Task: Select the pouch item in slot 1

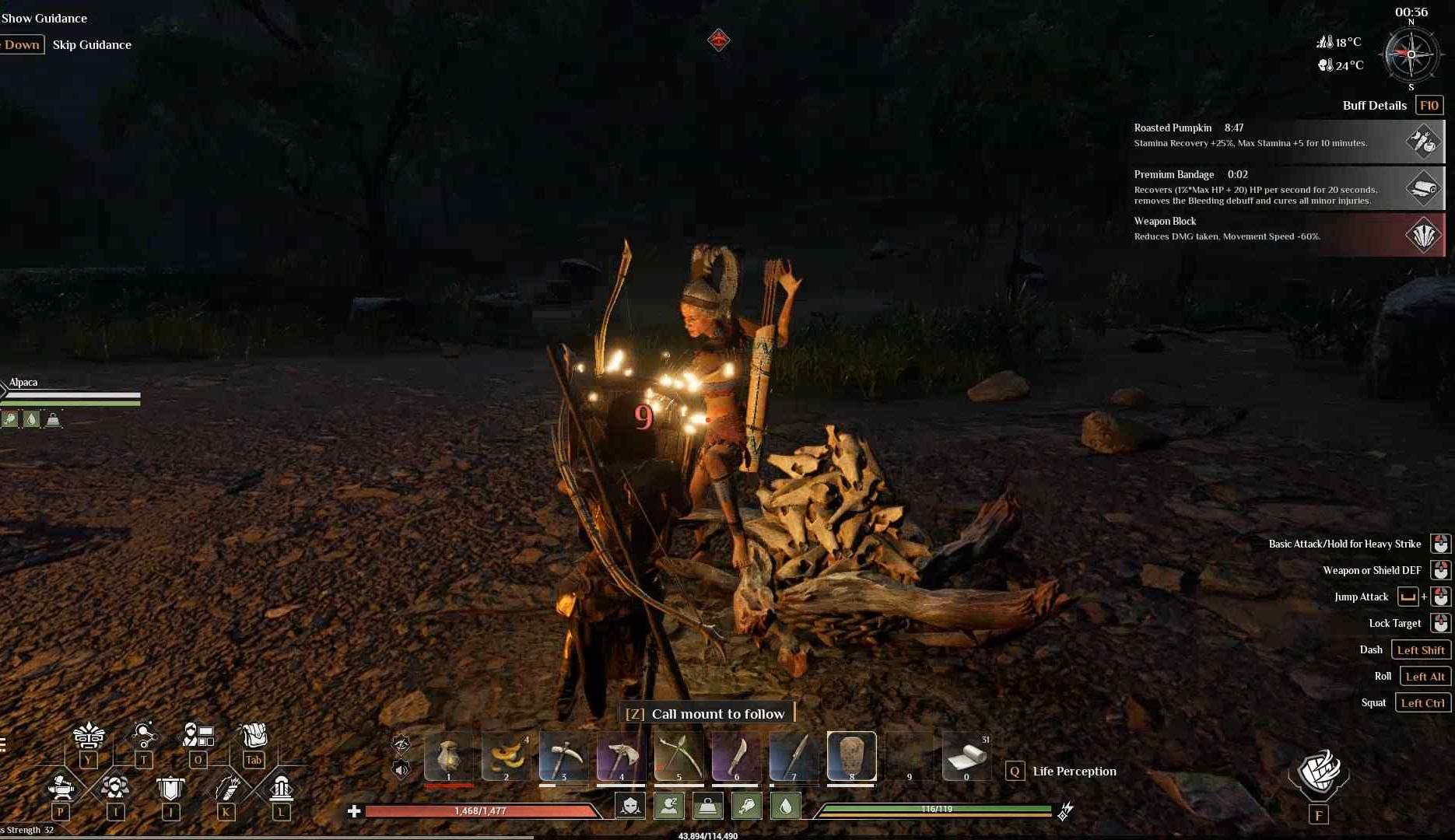Action: [x=448, y=755]
